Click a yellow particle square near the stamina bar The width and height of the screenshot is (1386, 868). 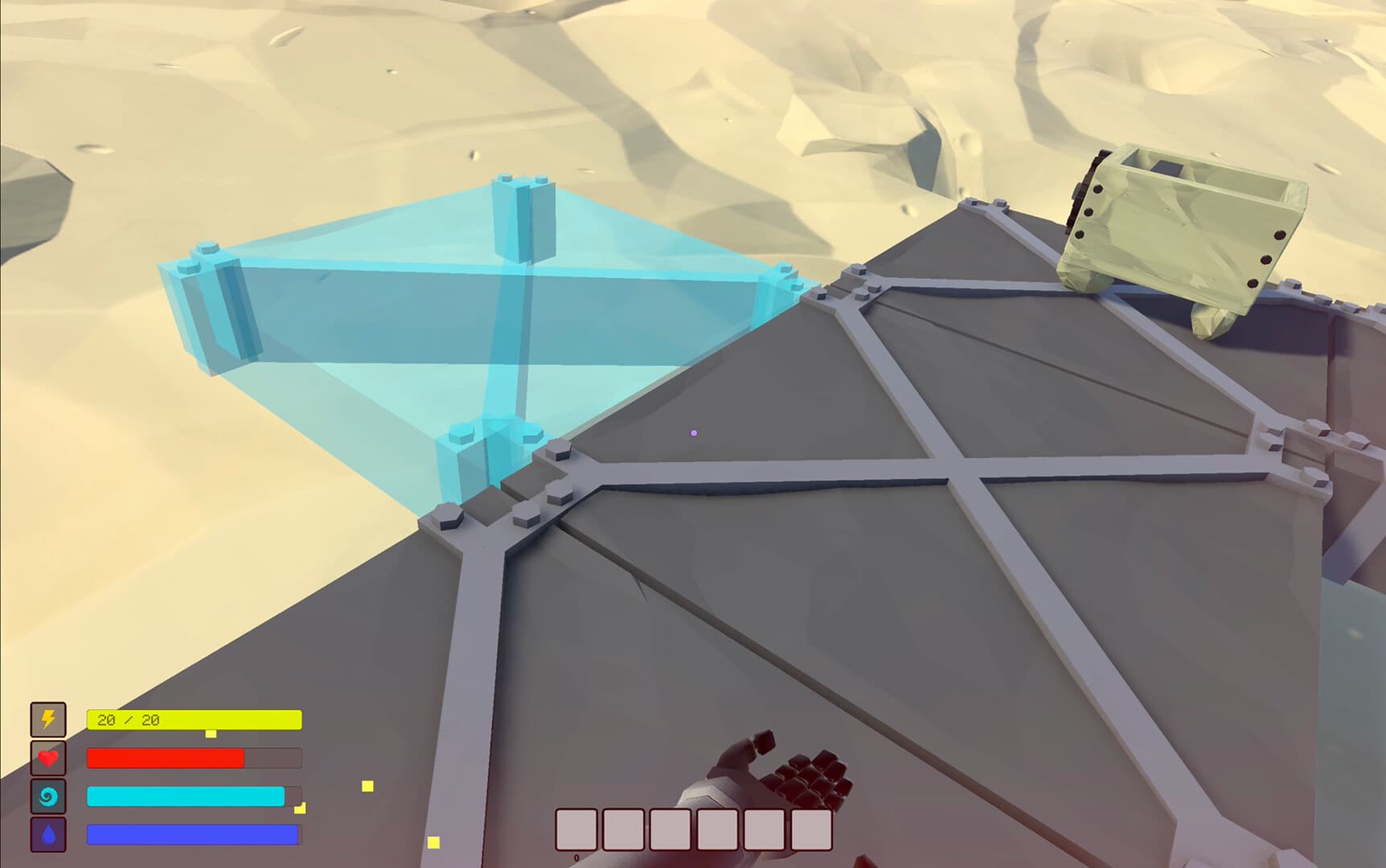pos(368,787)
